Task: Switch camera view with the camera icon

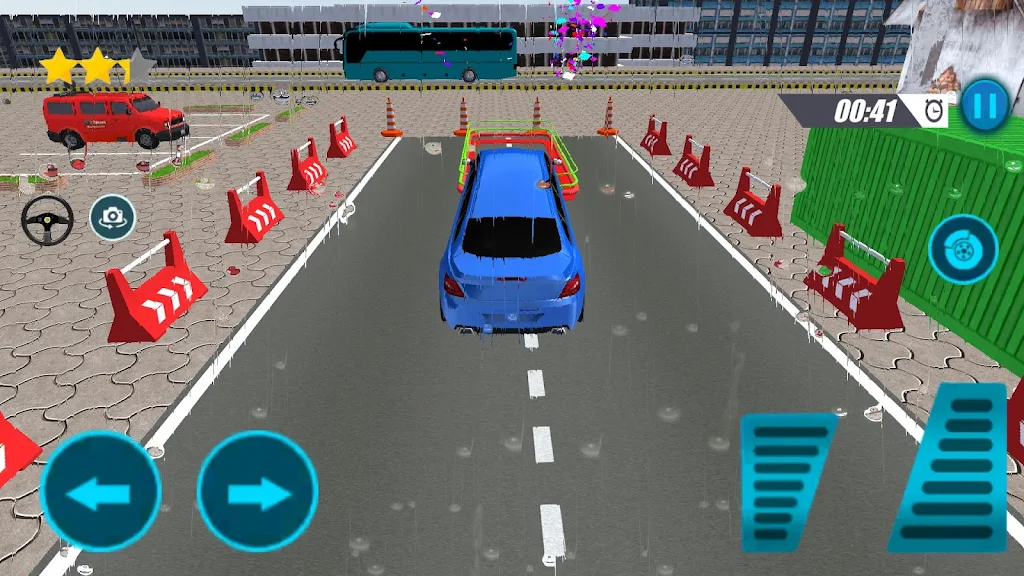Action: 113,218
